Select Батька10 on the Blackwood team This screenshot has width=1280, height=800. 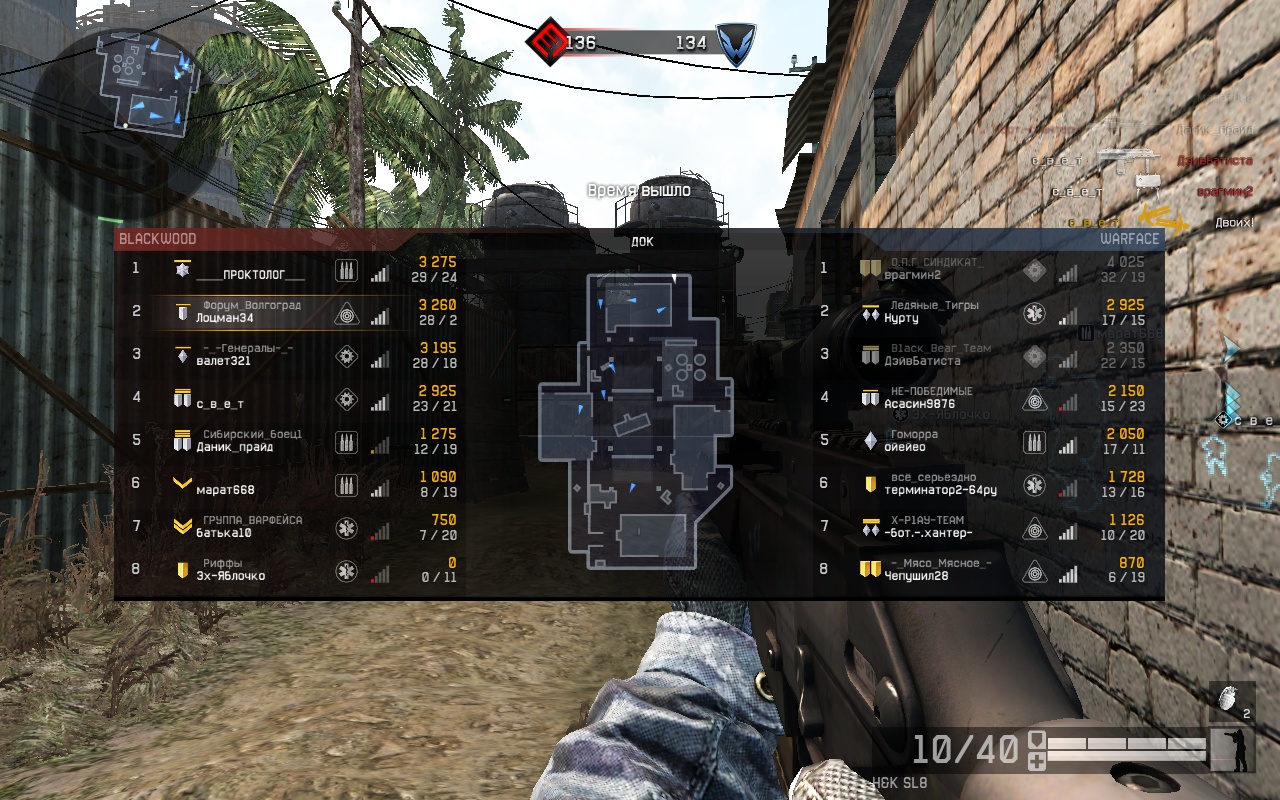223,533
